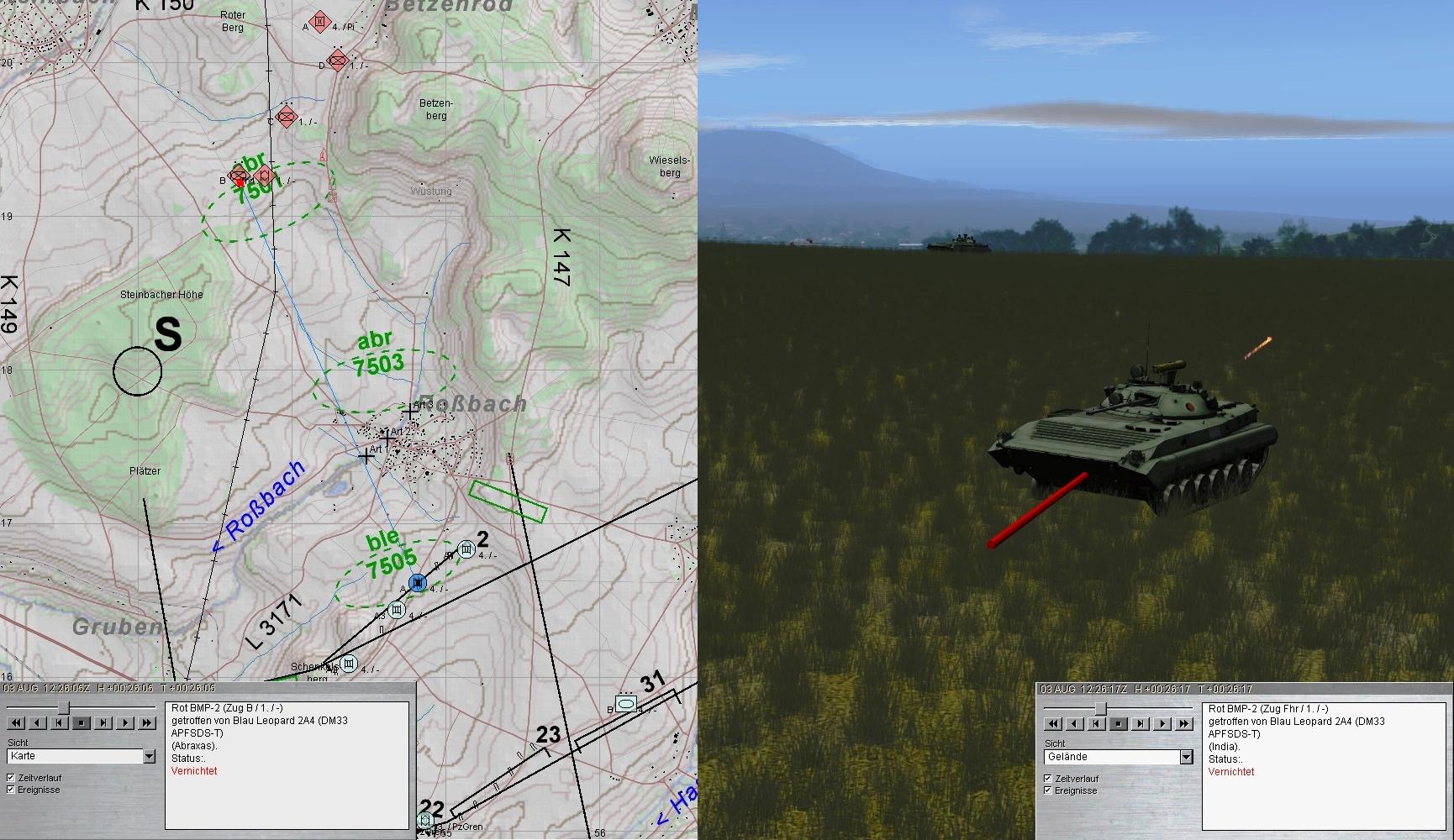Image resolution: width=1454 pixels, height=840 pixels.
Task: Jump to next event in Karte panel
Action: 103,722
